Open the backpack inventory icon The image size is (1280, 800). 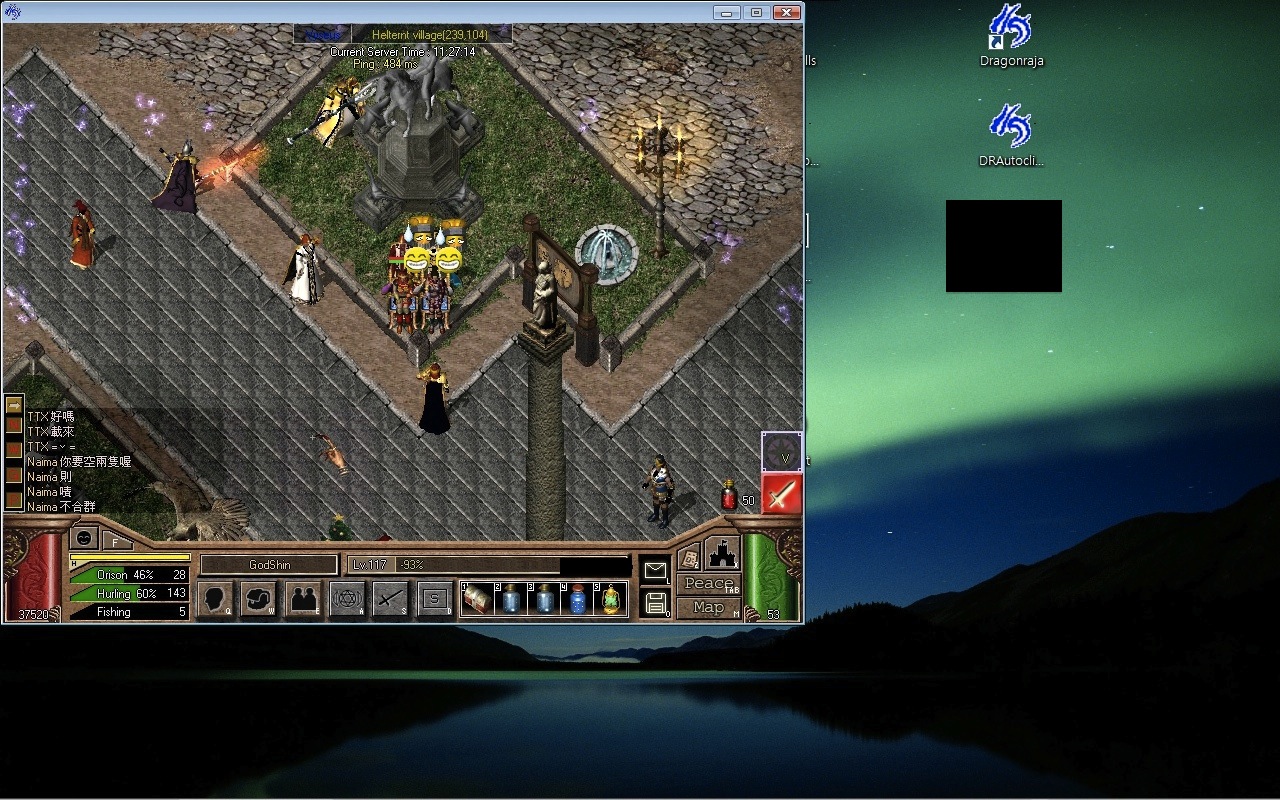pyautogui.click(x=258, y=598)
